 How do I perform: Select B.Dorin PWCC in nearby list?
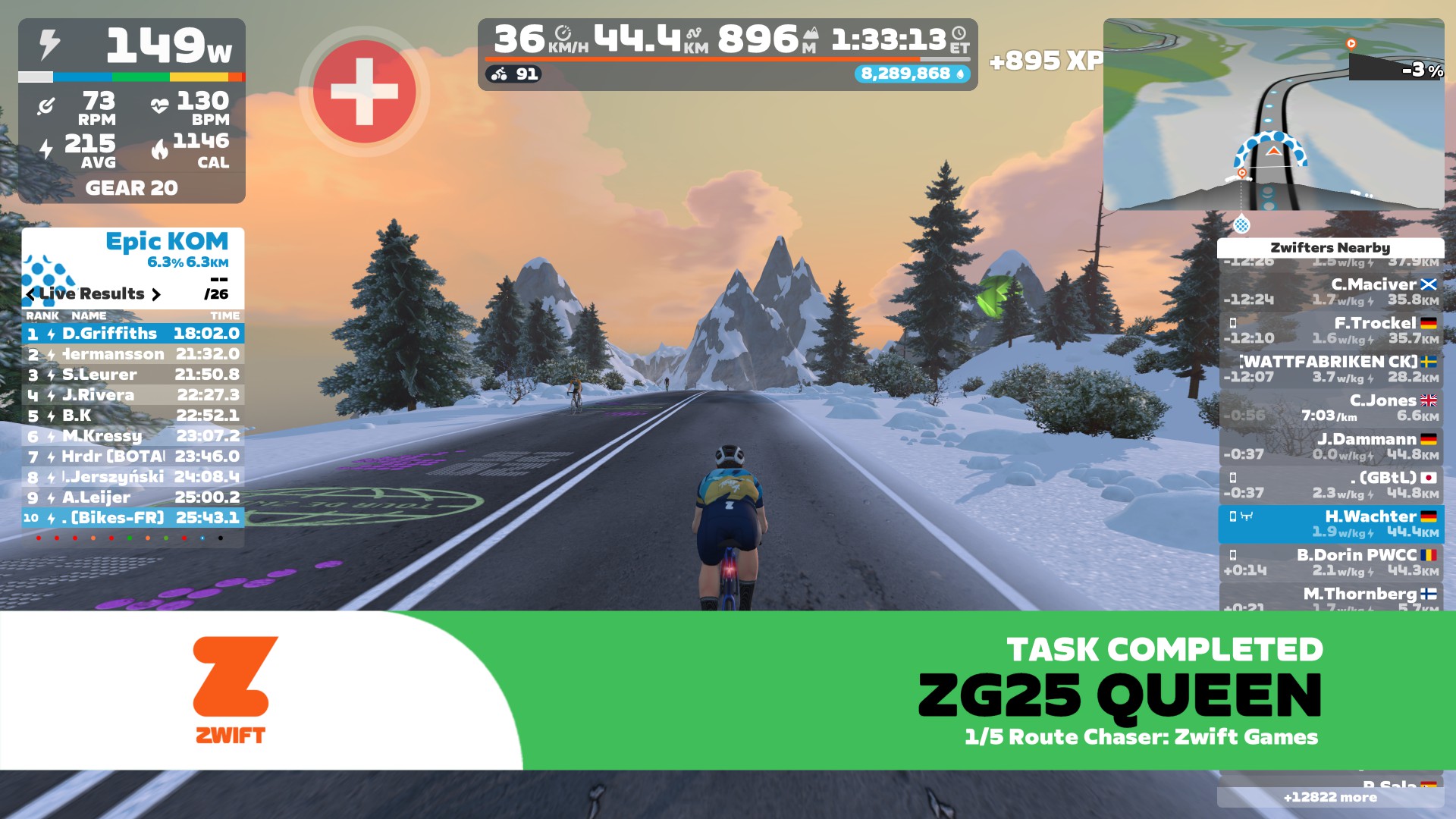click(1331, 563)
